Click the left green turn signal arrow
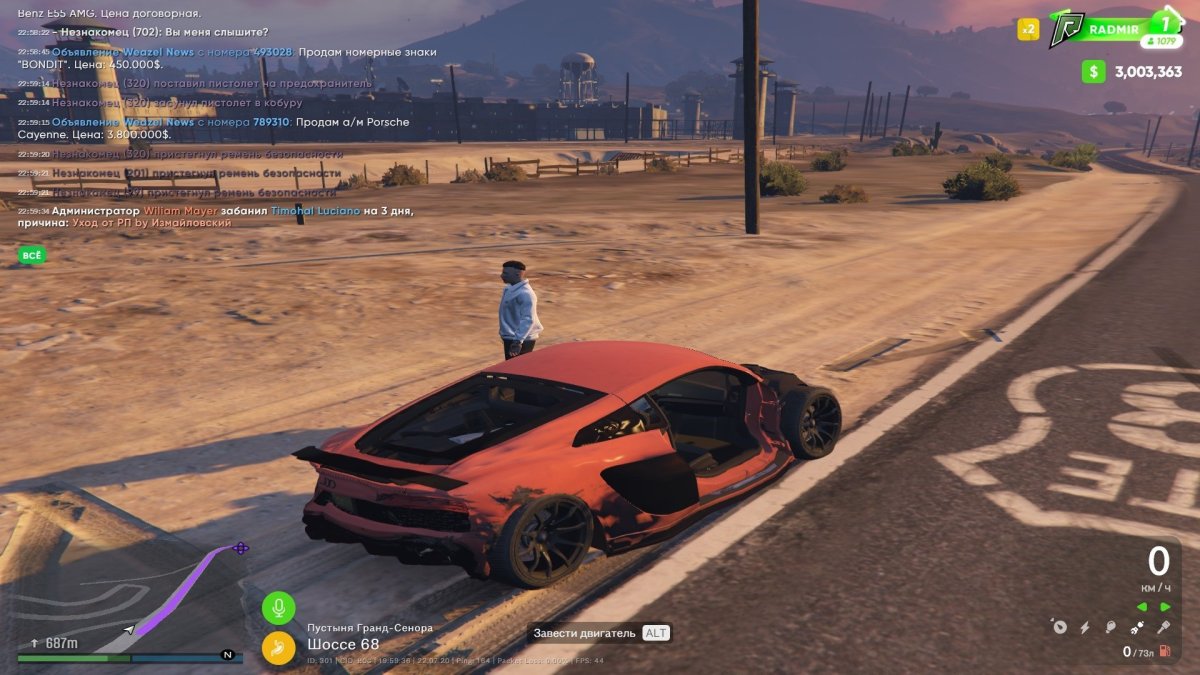The width and height of the screenshot is (1200, 675). point(1142,607)
